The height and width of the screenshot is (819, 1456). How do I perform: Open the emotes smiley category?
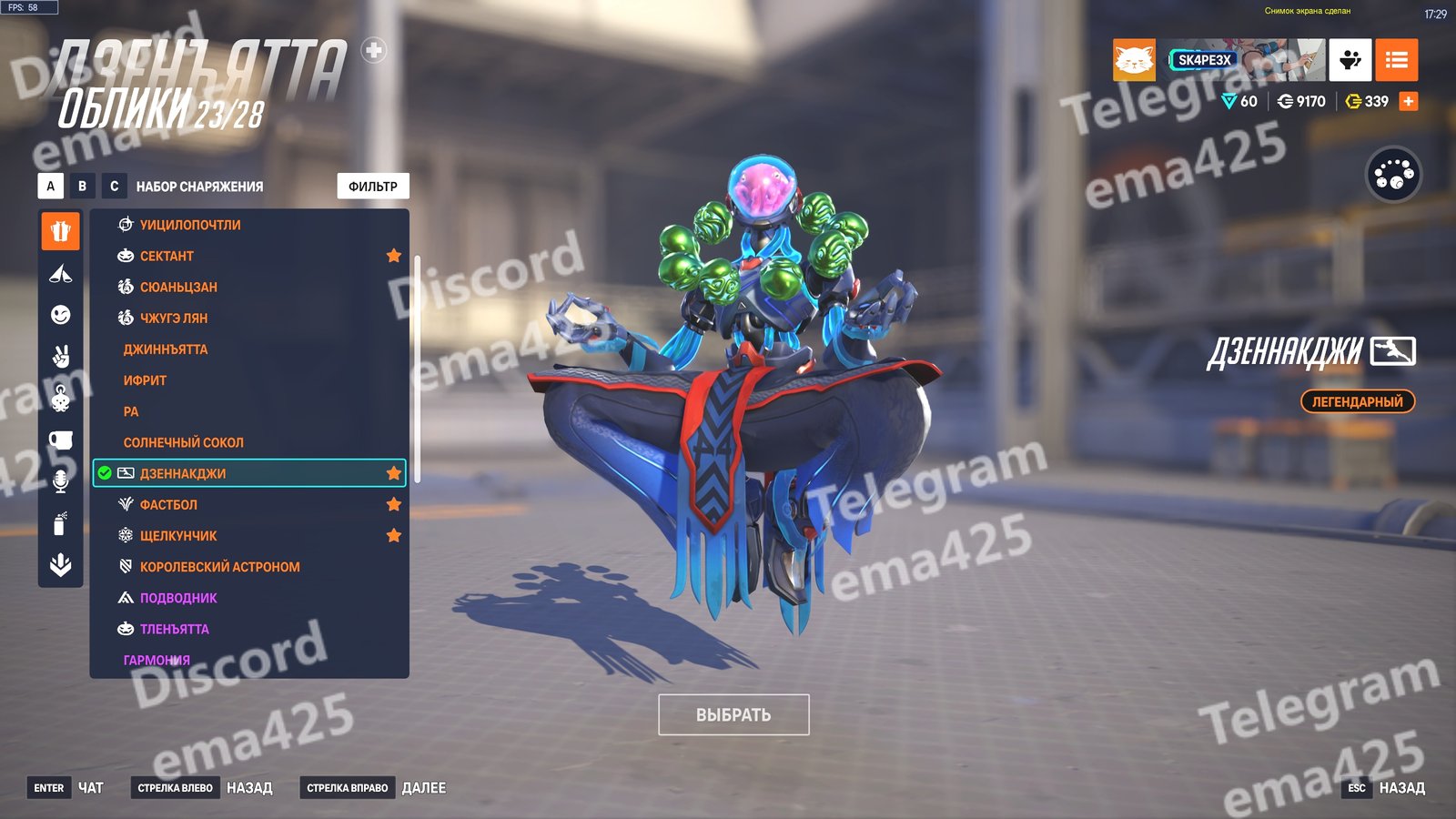(61, 315)
